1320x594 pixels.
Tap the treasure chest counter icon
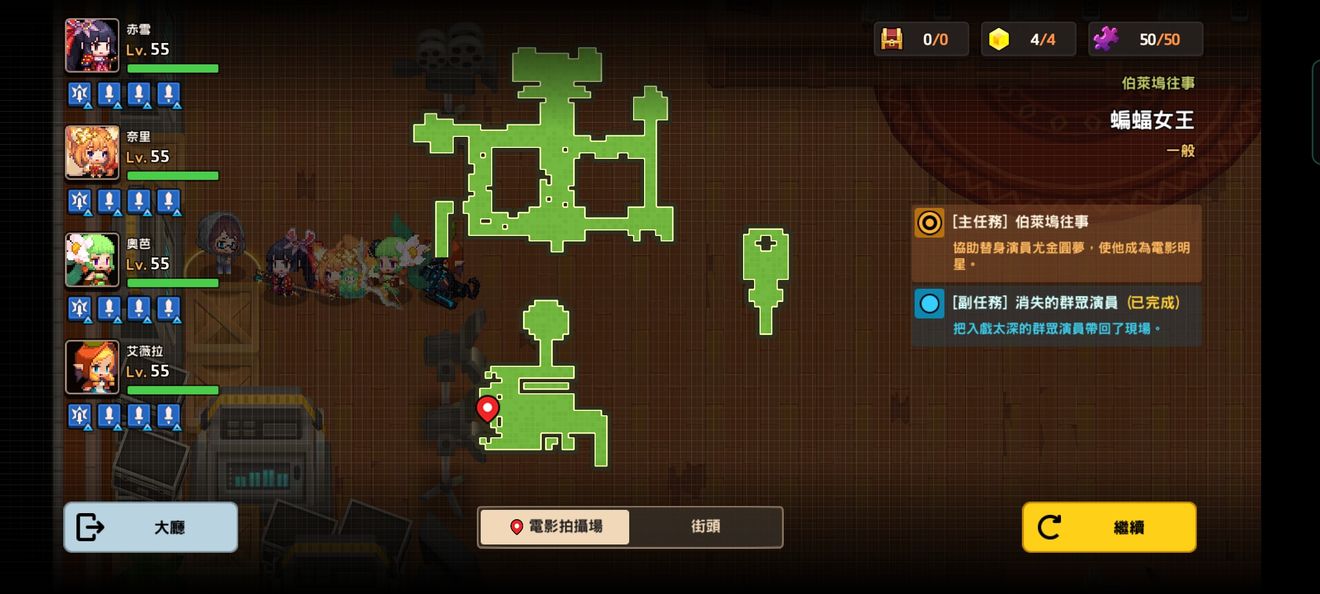coord(891,39)
